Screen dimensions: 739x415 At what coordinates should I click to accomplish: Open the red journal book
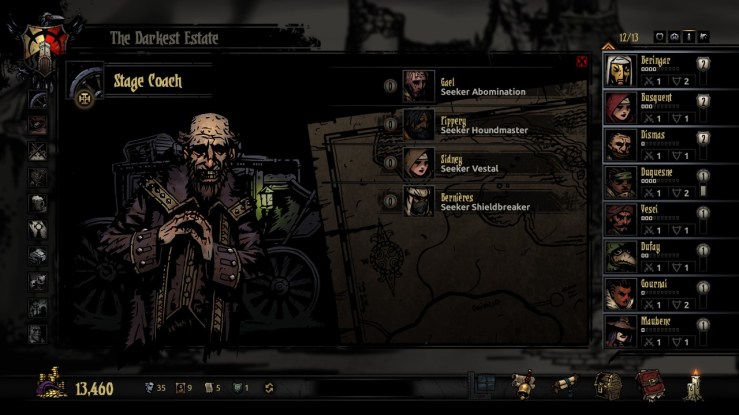click(648, 385)
